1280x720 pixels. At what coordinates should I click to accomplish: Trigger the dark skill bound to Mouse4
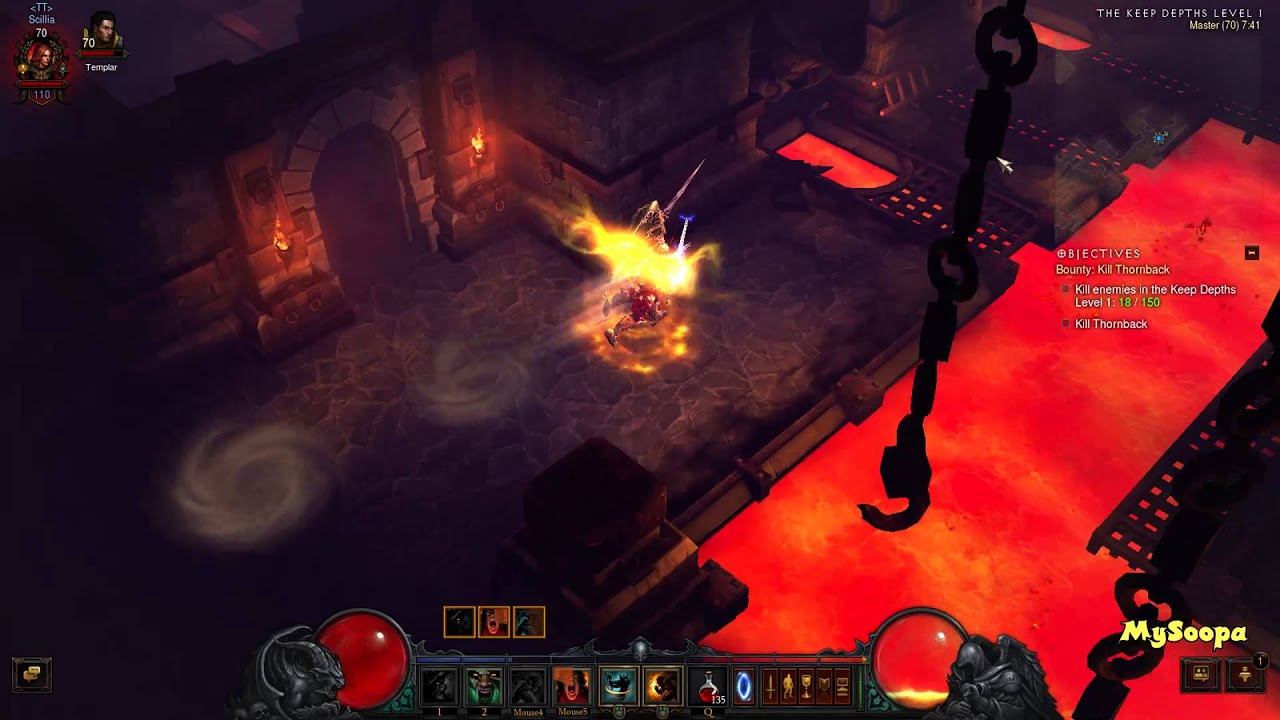(x=528, y=687)
